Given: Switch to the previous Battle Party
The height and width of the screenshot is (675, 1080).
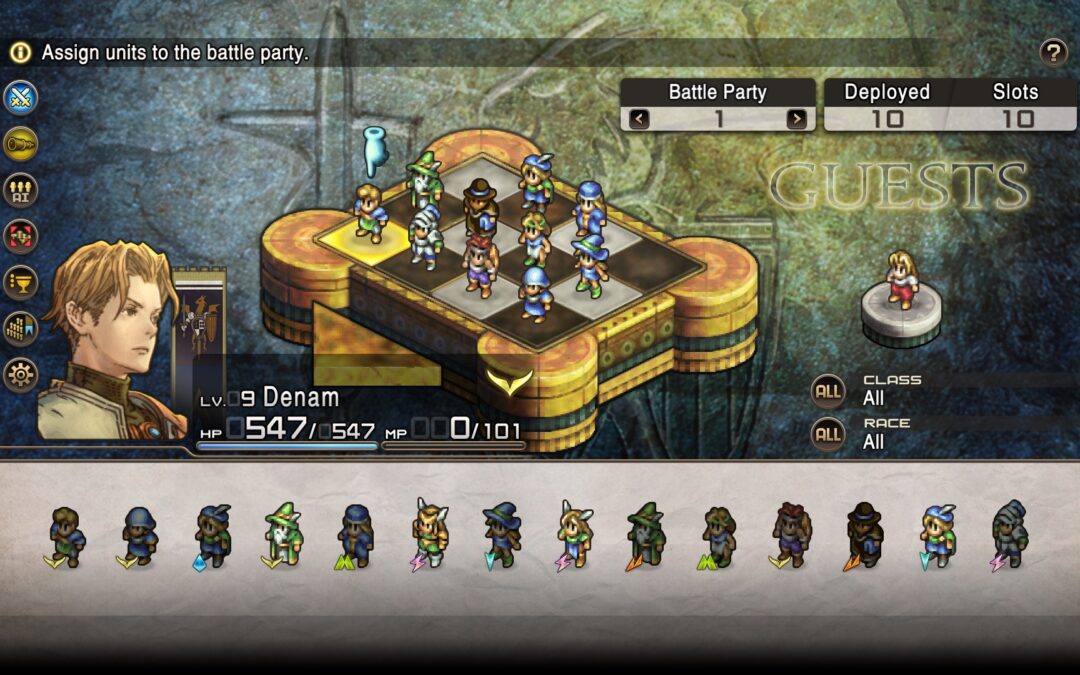Looking at the screenshot, I should click(x=639, y=119).
